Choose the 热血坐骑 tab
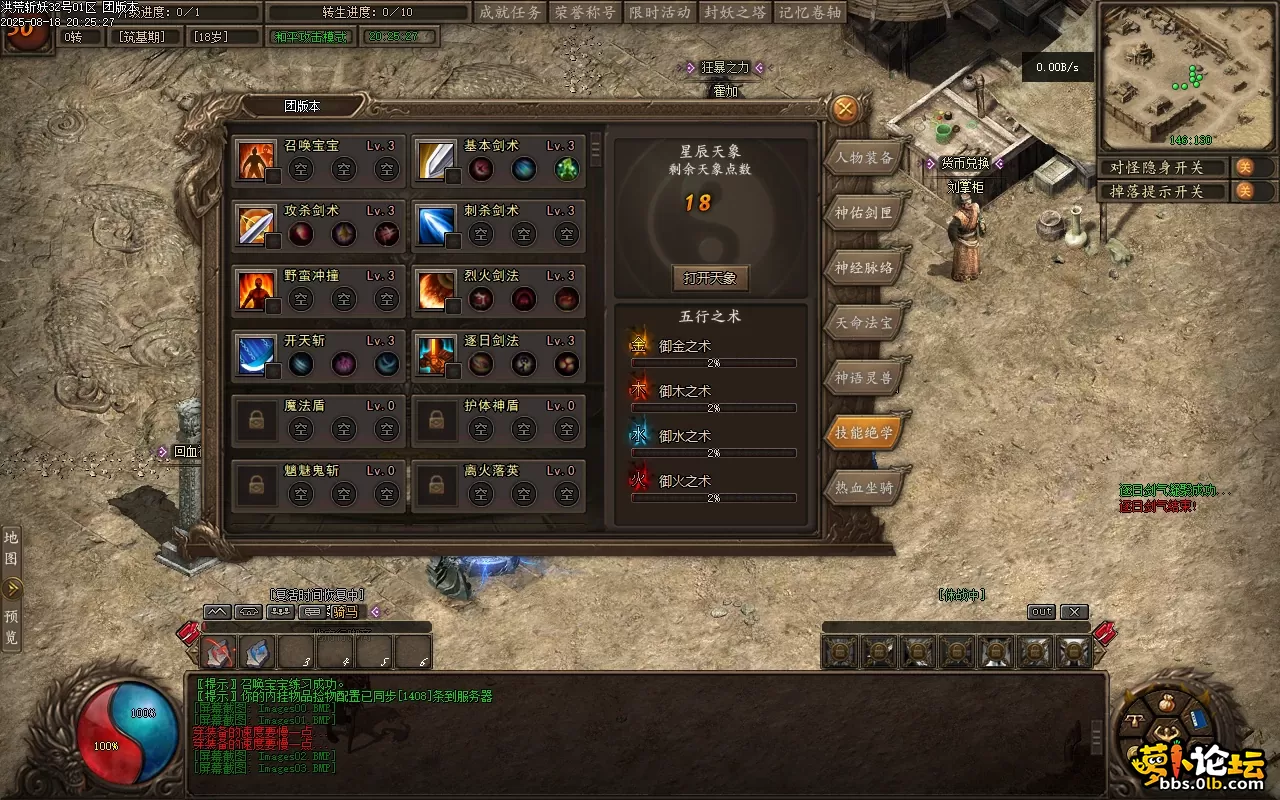1280x800 pixels. point(863,488)
